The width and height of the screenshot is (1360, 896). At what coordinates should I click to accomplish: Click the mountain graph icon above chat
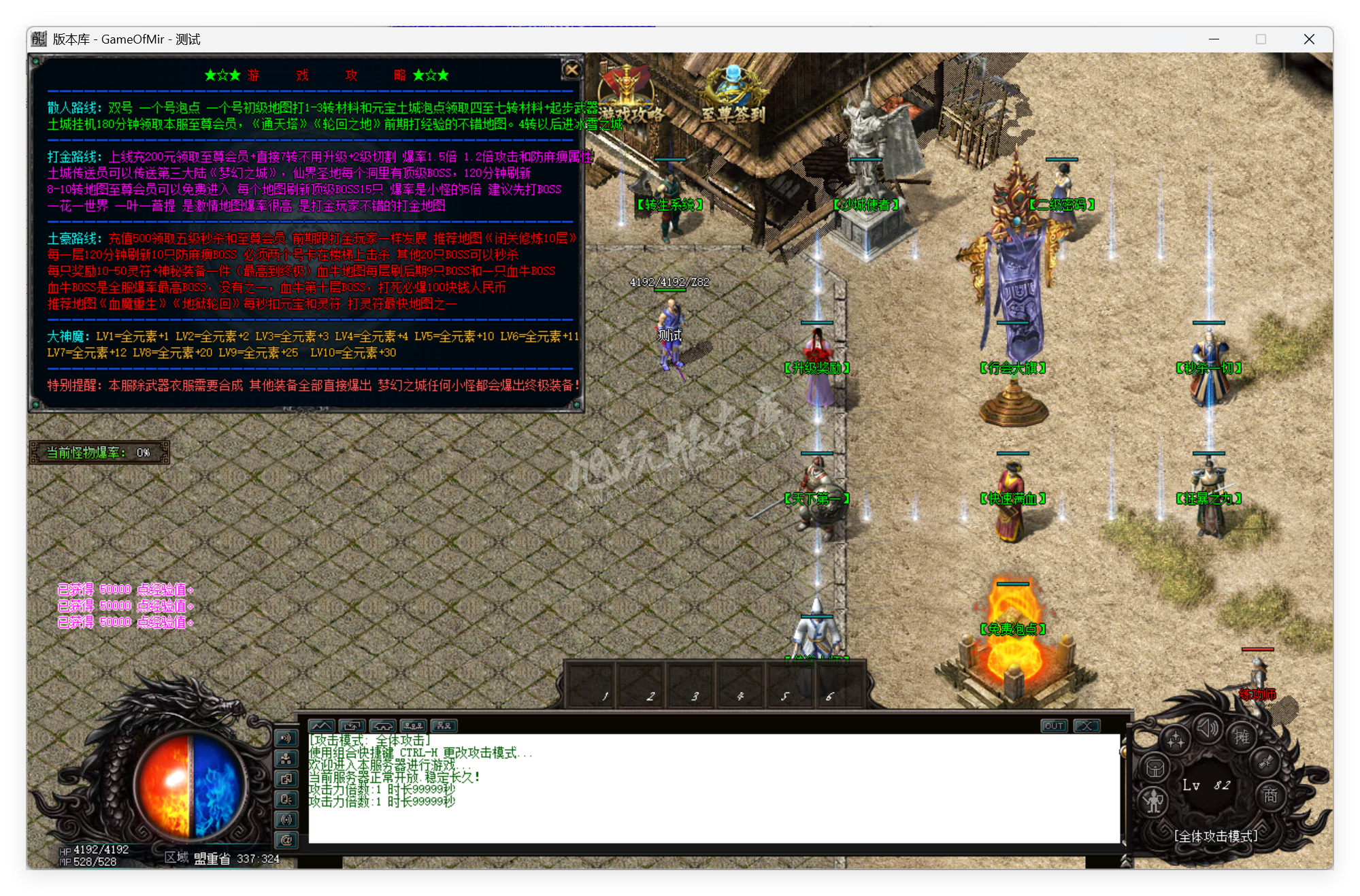coord(321,725)
